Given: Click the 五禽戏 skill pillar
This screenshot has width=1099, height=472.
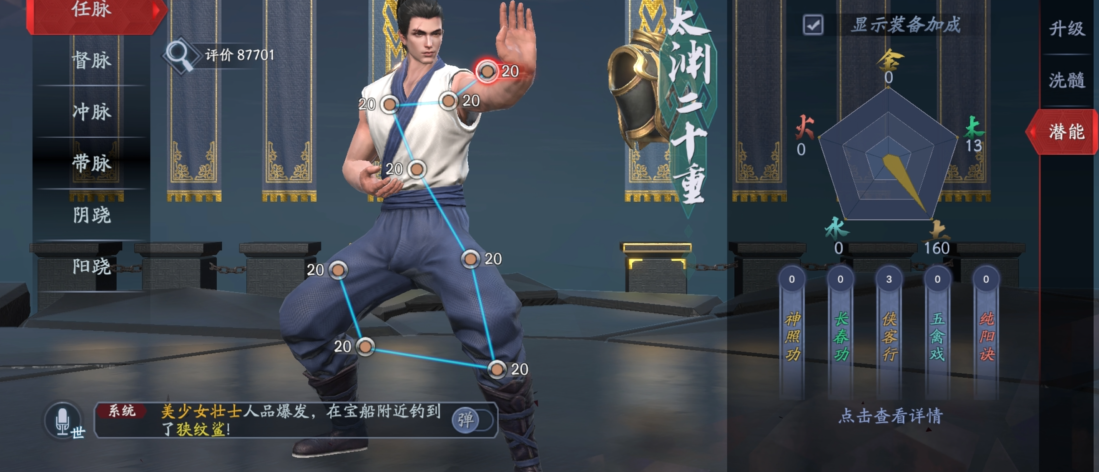Looking at the screenshot, I should [937, 333].
